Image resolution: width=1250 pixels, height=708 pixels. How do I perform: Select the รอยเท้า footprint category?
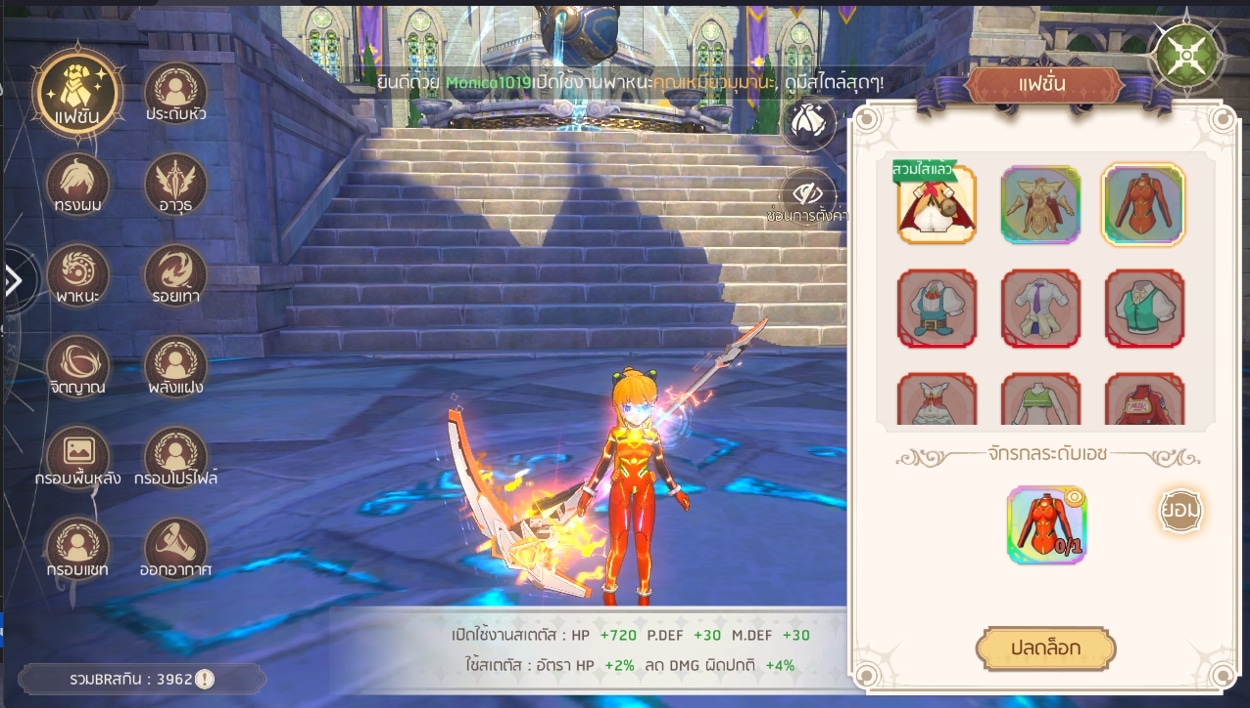176,276
